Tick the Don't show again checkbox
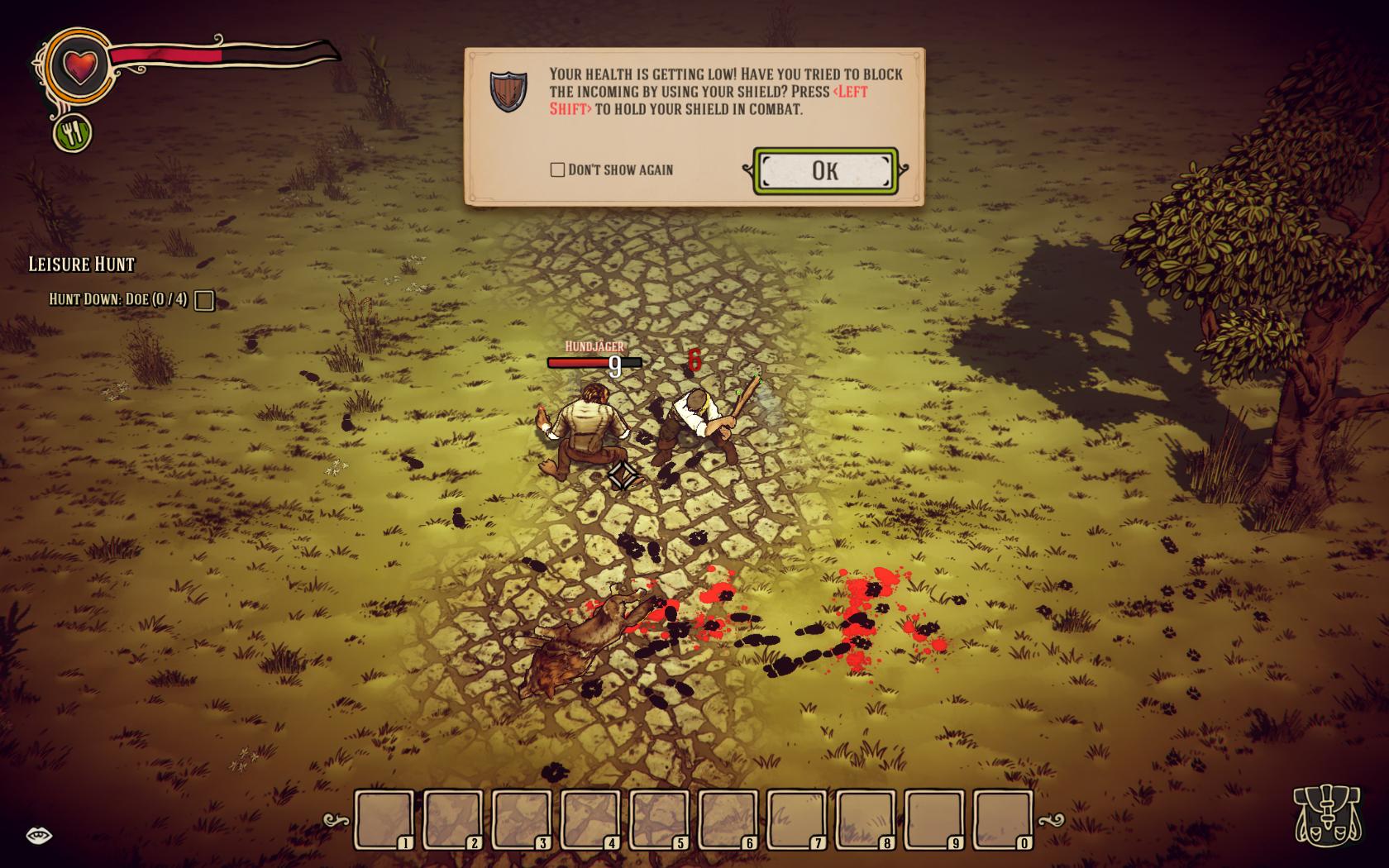The image size is (1389, 868). [x=557, y=169]
